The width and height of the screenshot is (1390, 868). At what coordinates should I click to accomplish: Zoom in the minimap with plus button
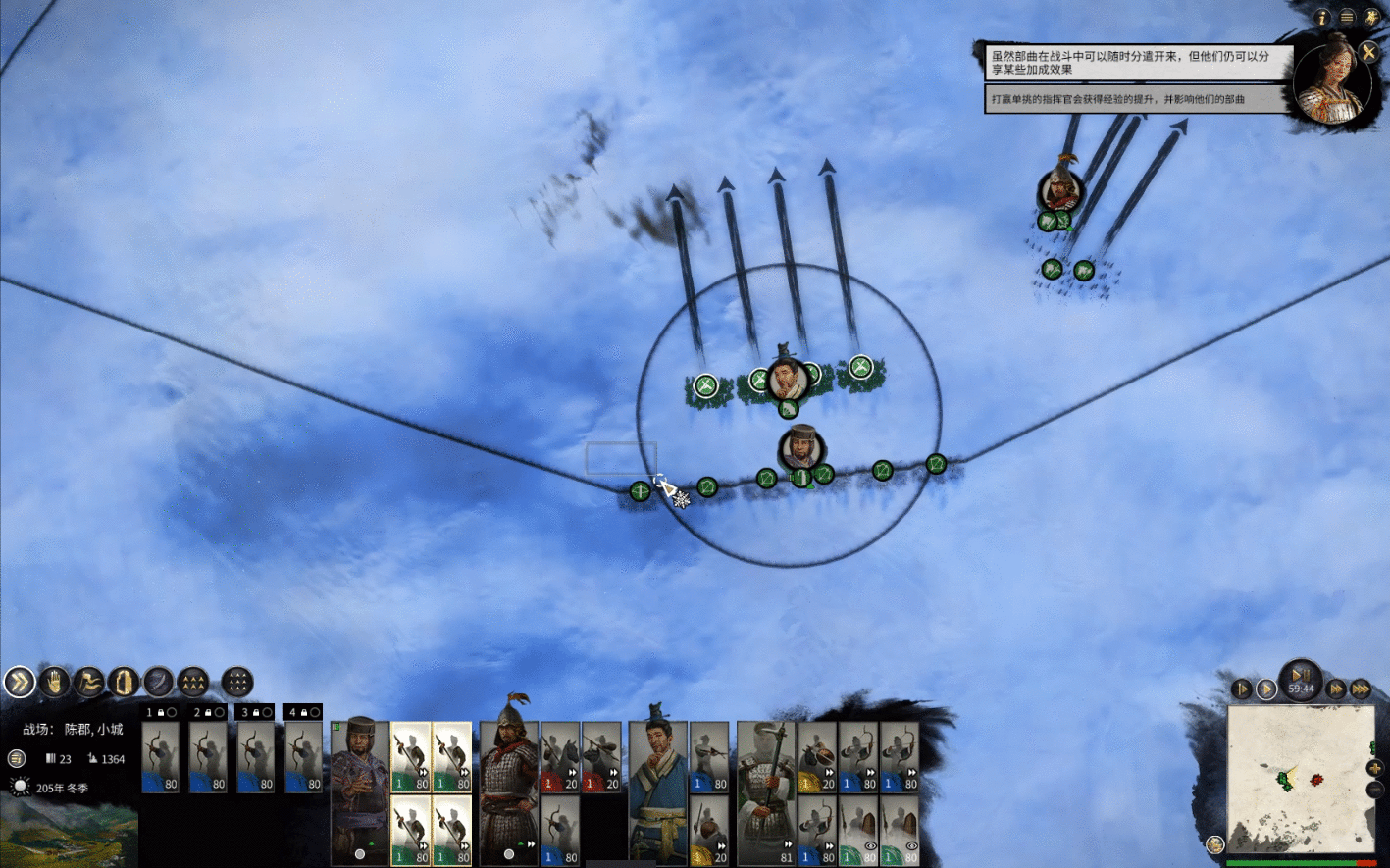(x=1374, y=768)
